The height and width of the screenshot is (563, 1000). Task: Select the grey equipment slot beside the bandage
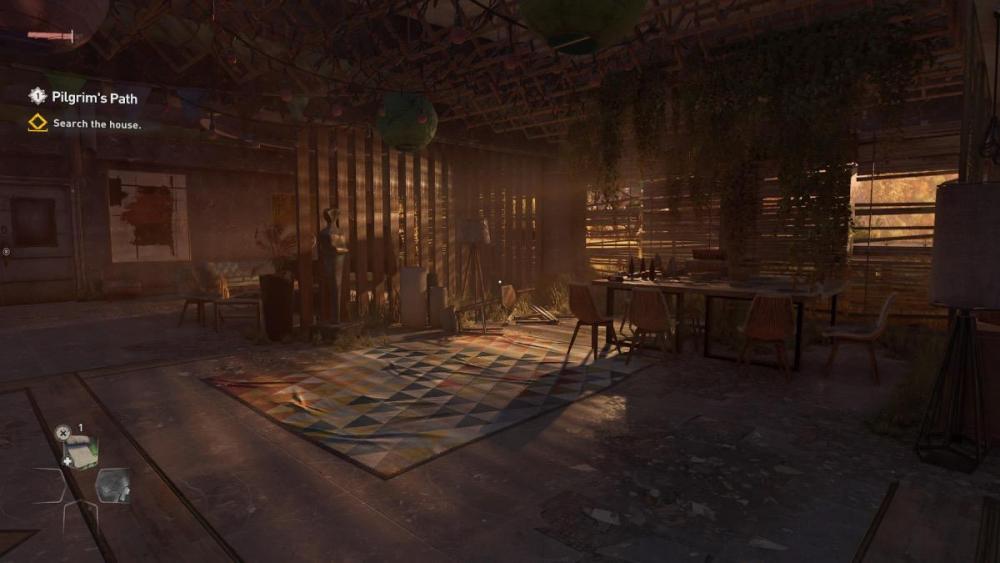coord(111,484)
